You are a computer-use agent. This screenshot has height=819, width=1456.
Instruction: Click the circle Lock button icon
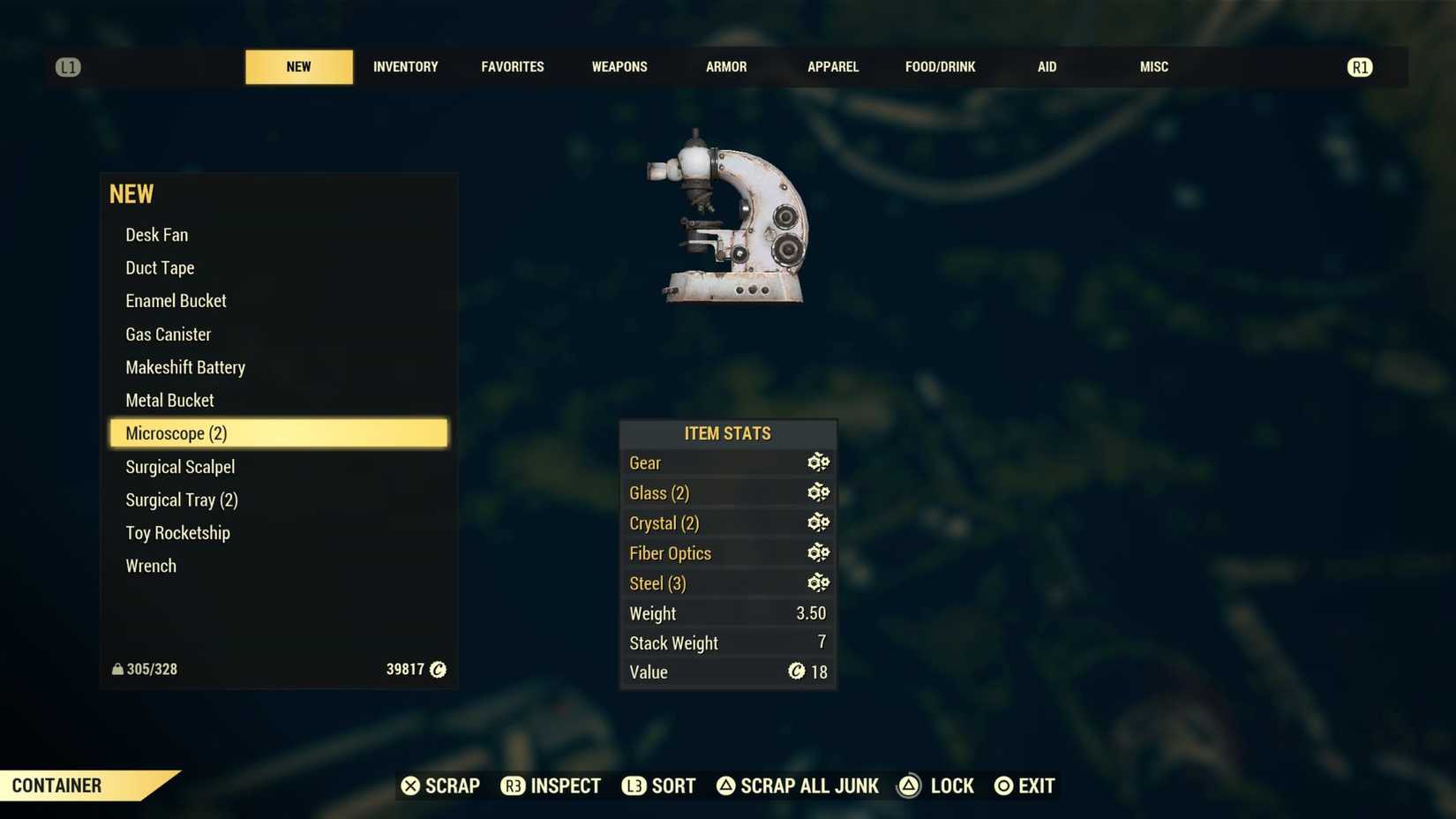[909, 785]
